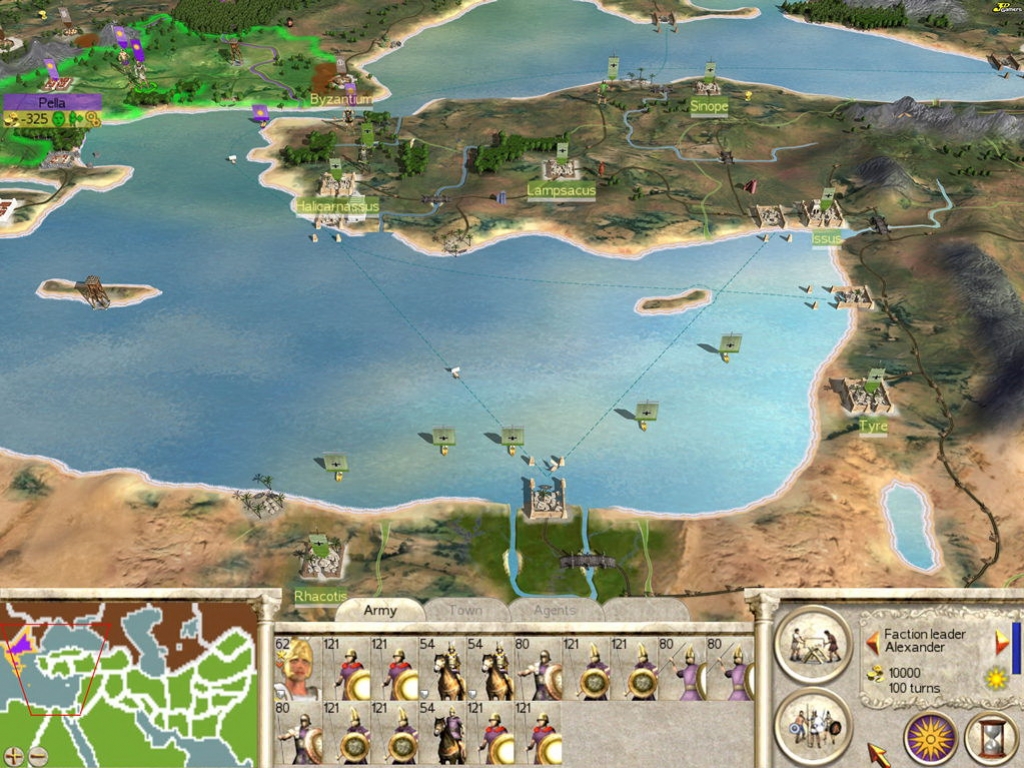Select Alexander's general unit card
1024x768 pixels.
click(296, 668)
